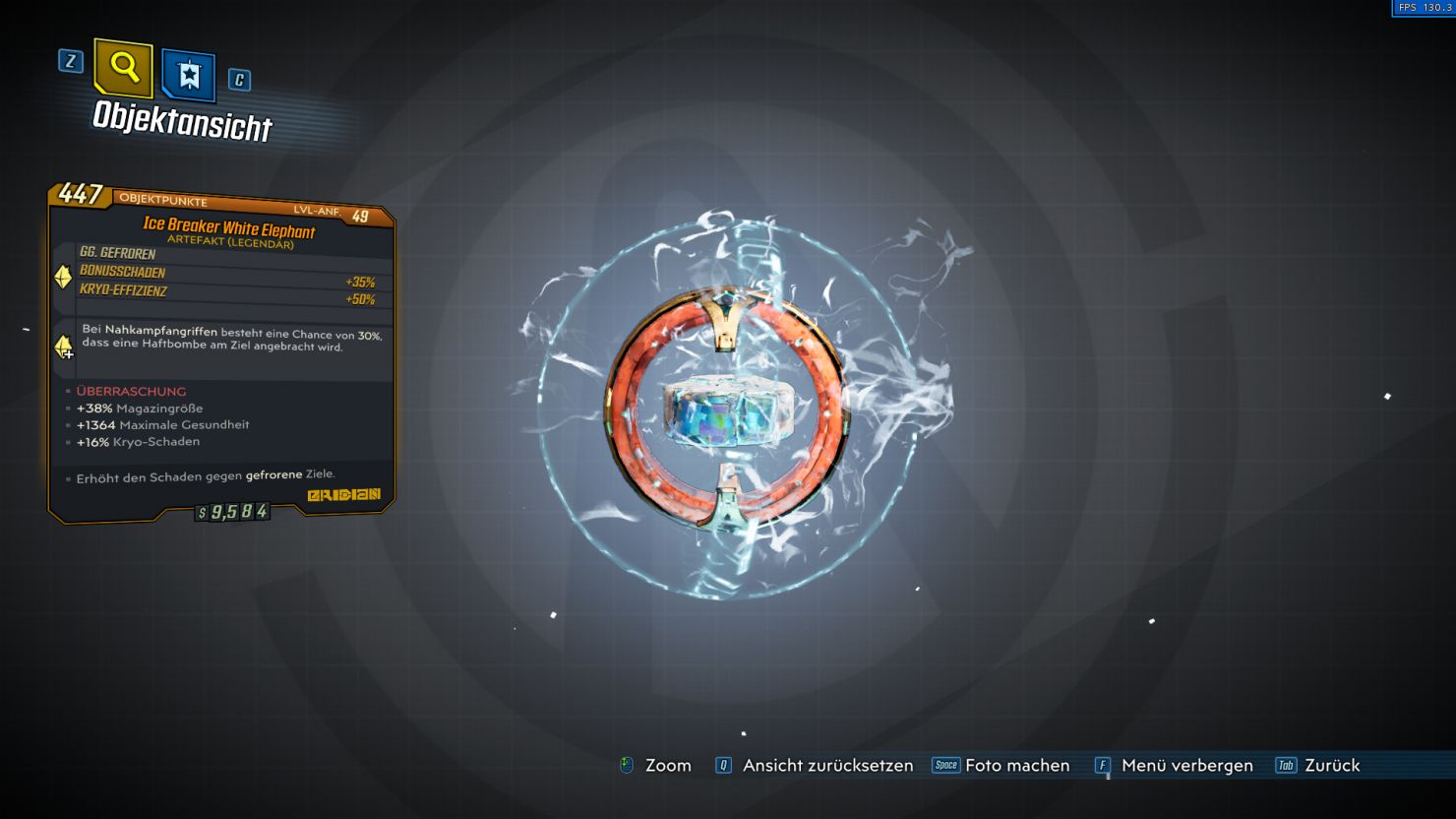Image resolution: width=1456 pixels, height=819 pixels.
Task: Click Zurück to go back
Action: (1332, 765)
